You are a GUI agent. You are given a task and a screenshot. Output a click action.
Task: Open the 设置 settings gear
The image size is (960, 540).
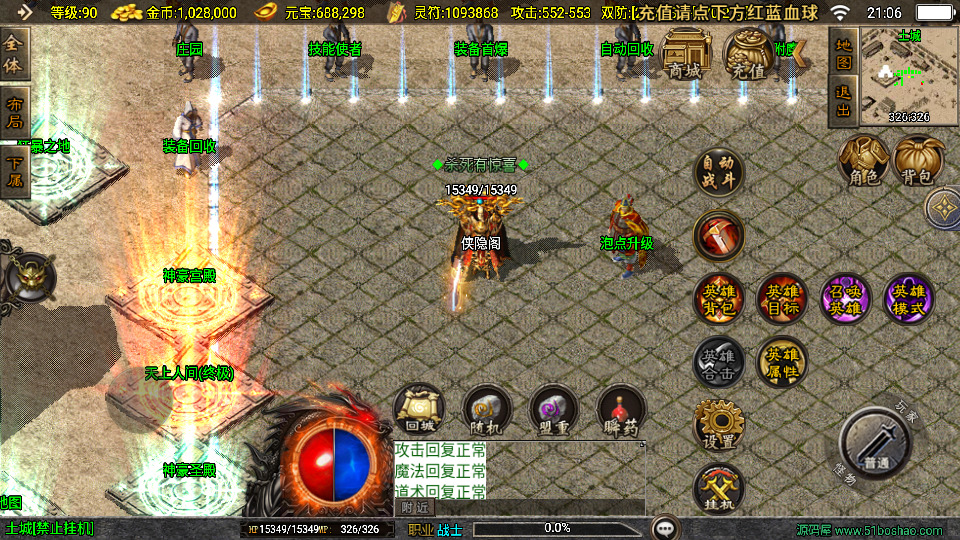[719, 427]
